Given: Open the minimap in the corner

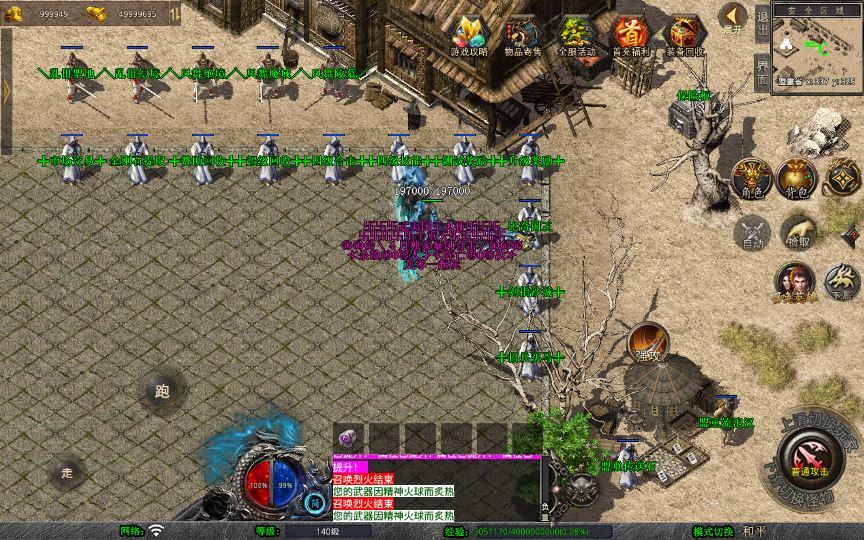Looking at the screenshot, I should (x=816, y=46).
